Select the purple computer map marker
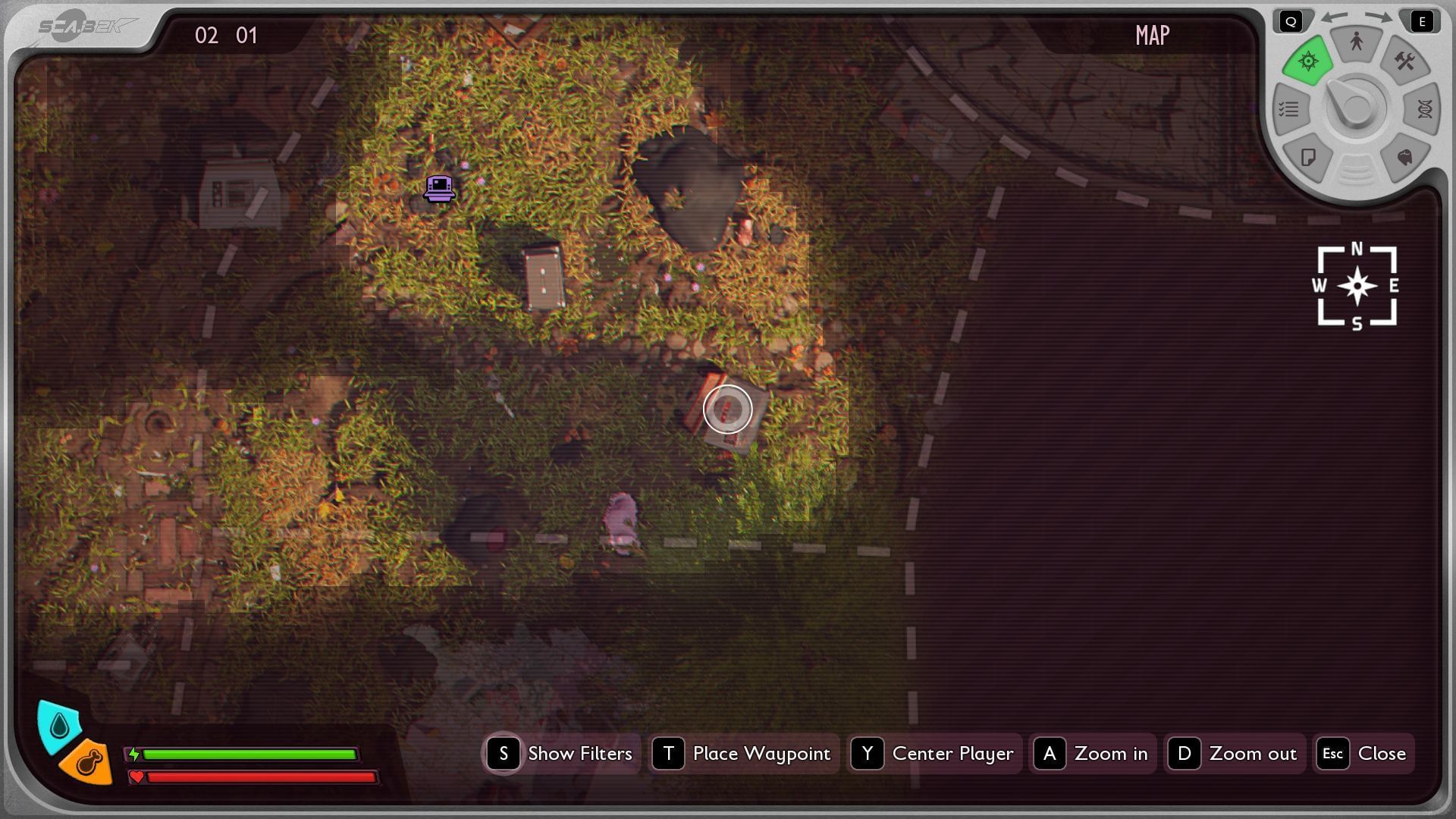This screenshot has width=1456, height=819. pos(439,188)
